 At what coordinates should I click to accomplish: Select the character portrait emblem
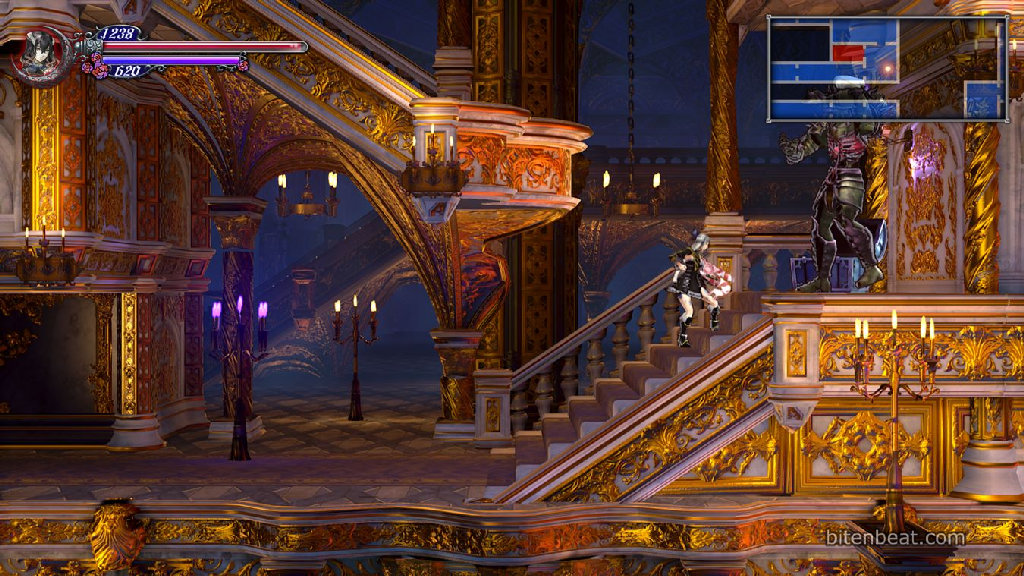42,53
